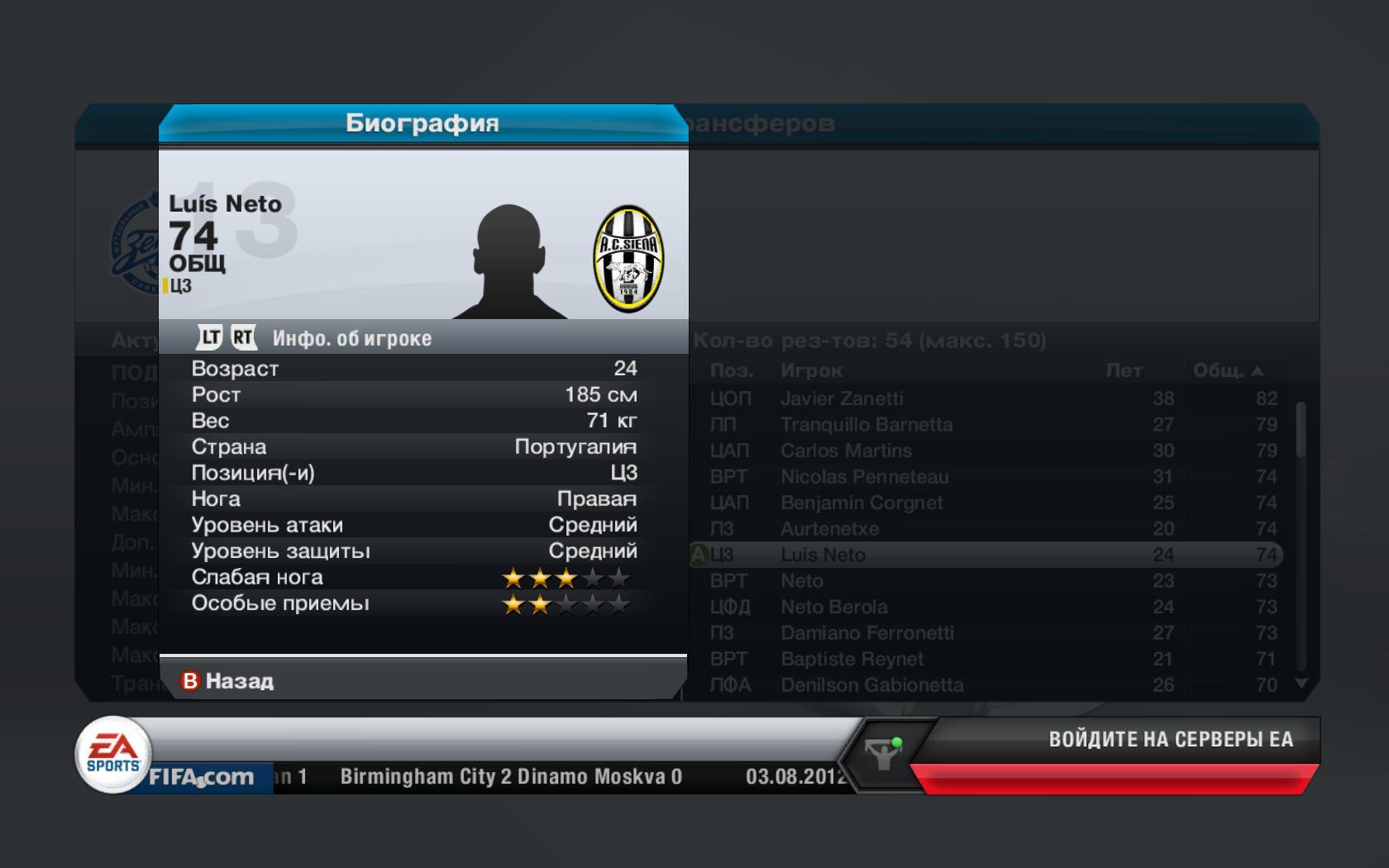Choose the Tranquillo Barnetta row
The image size is (1389, 868).
point(866,425)
